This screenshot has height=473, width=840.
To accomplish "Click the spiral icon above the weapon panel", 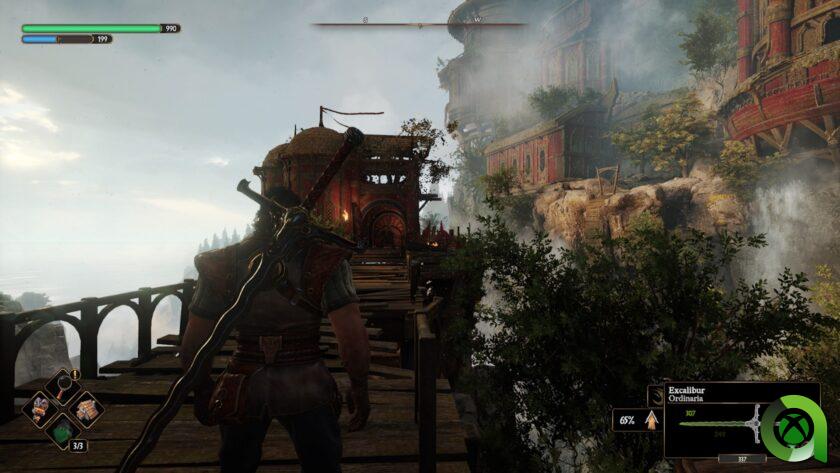I will click(x=656, y=395).
